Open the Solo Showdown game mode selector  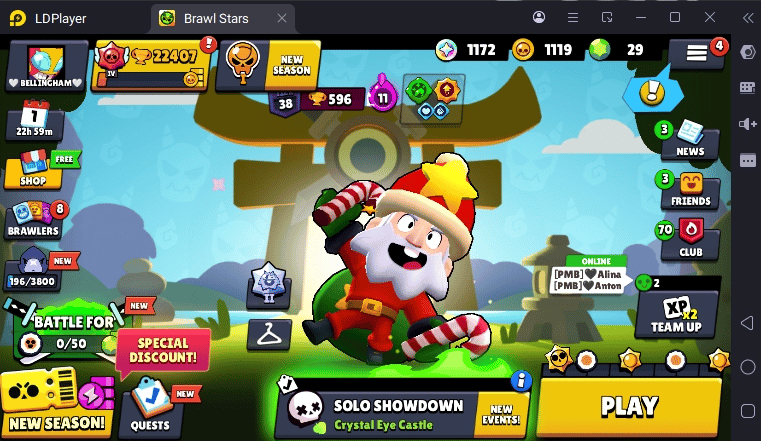(x=380, y=412)
